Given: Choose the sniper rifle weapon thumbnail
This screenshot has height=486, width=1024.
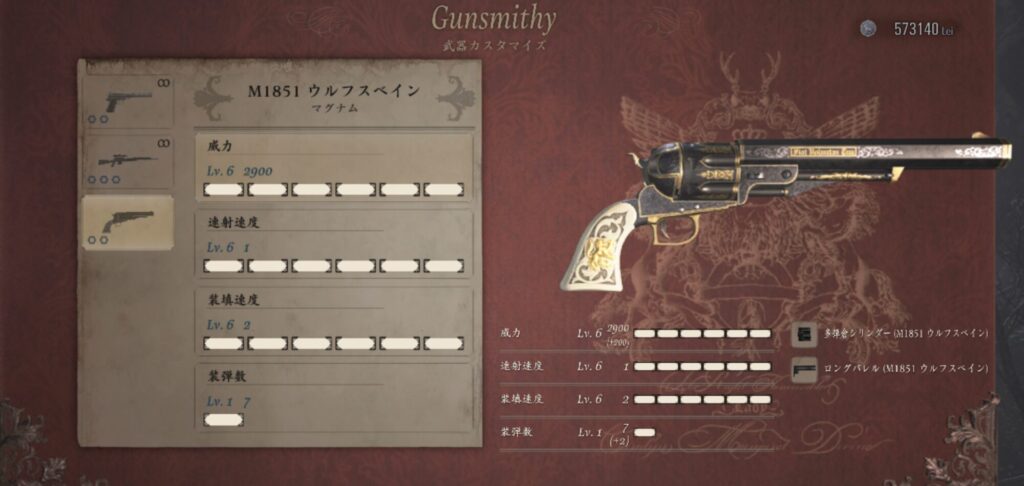Looking at the screenshot, I should (x=127, y=160).
